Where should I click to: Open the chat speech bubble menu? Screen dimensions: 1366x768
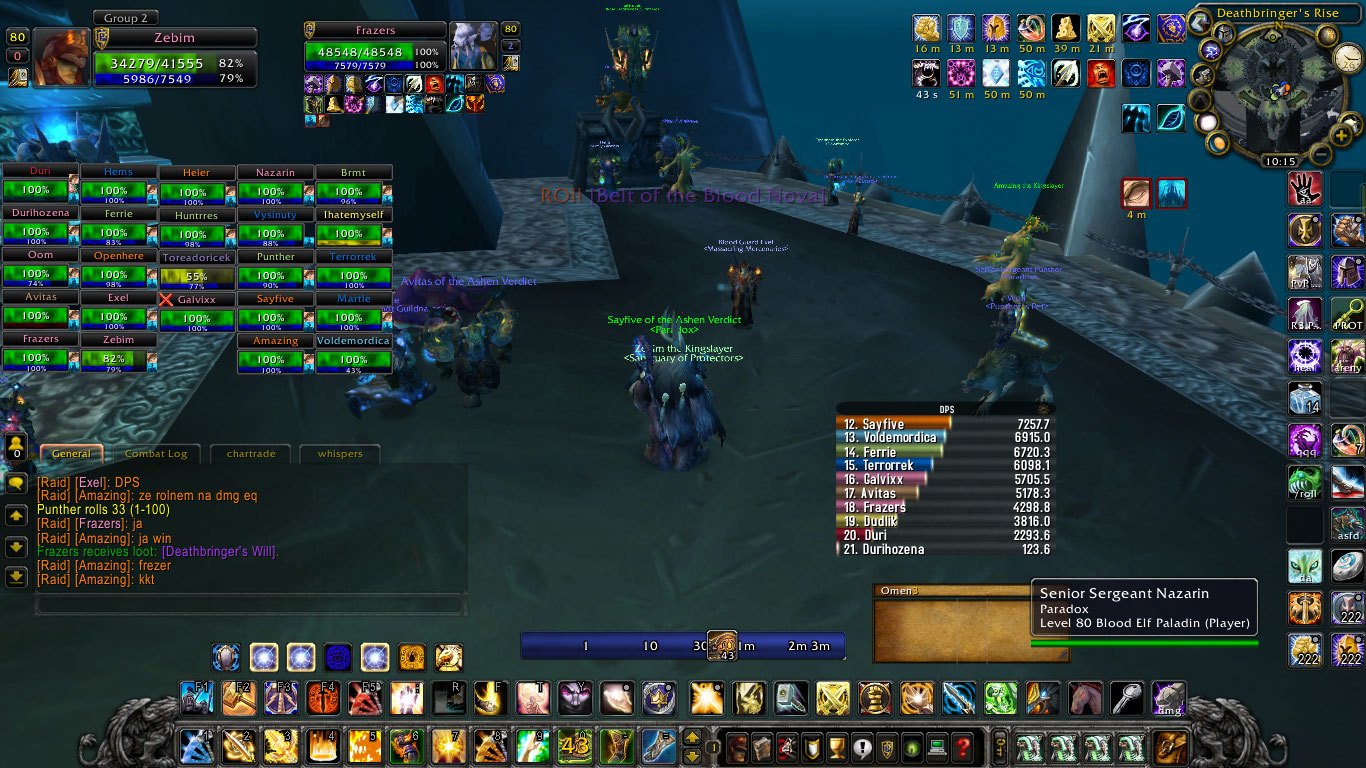[x=16, y=483]
